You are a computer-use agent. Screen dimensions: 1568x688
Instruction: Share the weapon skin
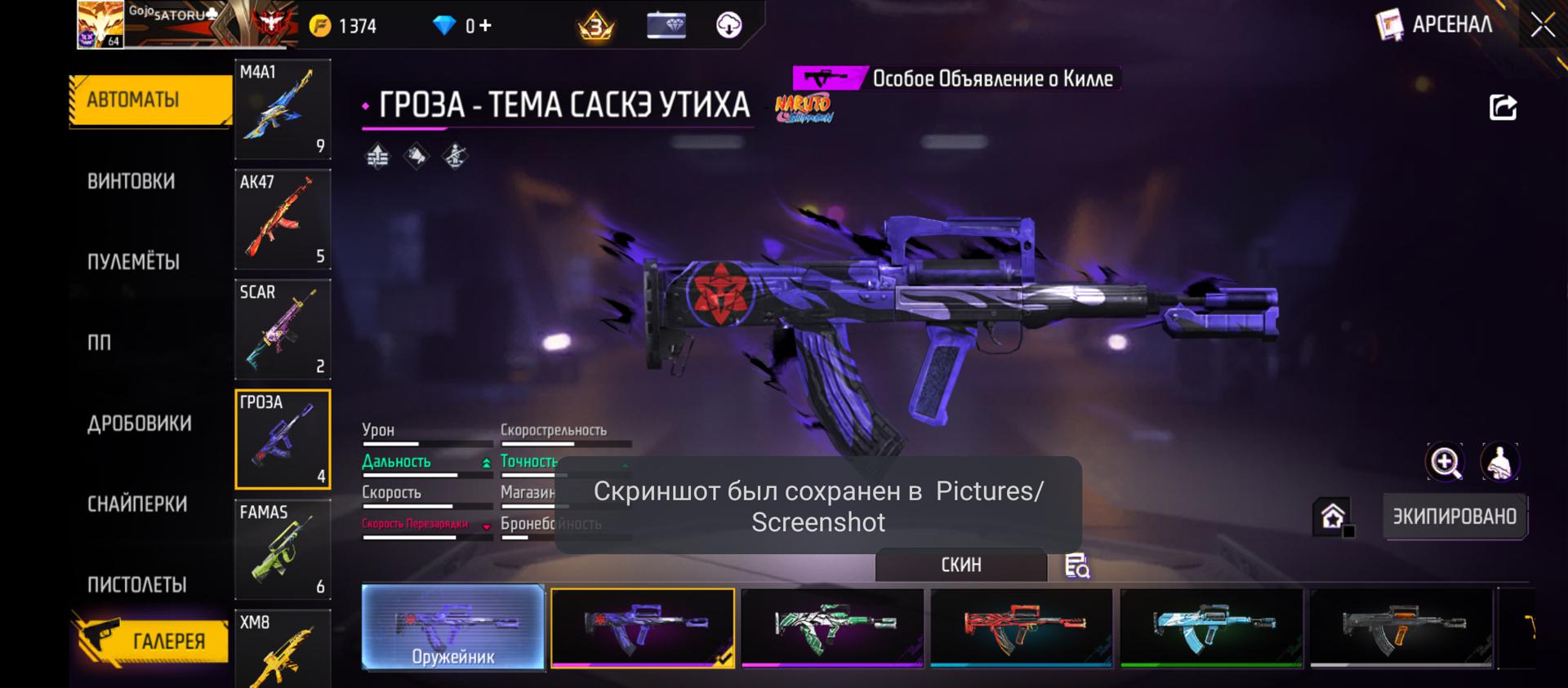(x=1503, y=108)
